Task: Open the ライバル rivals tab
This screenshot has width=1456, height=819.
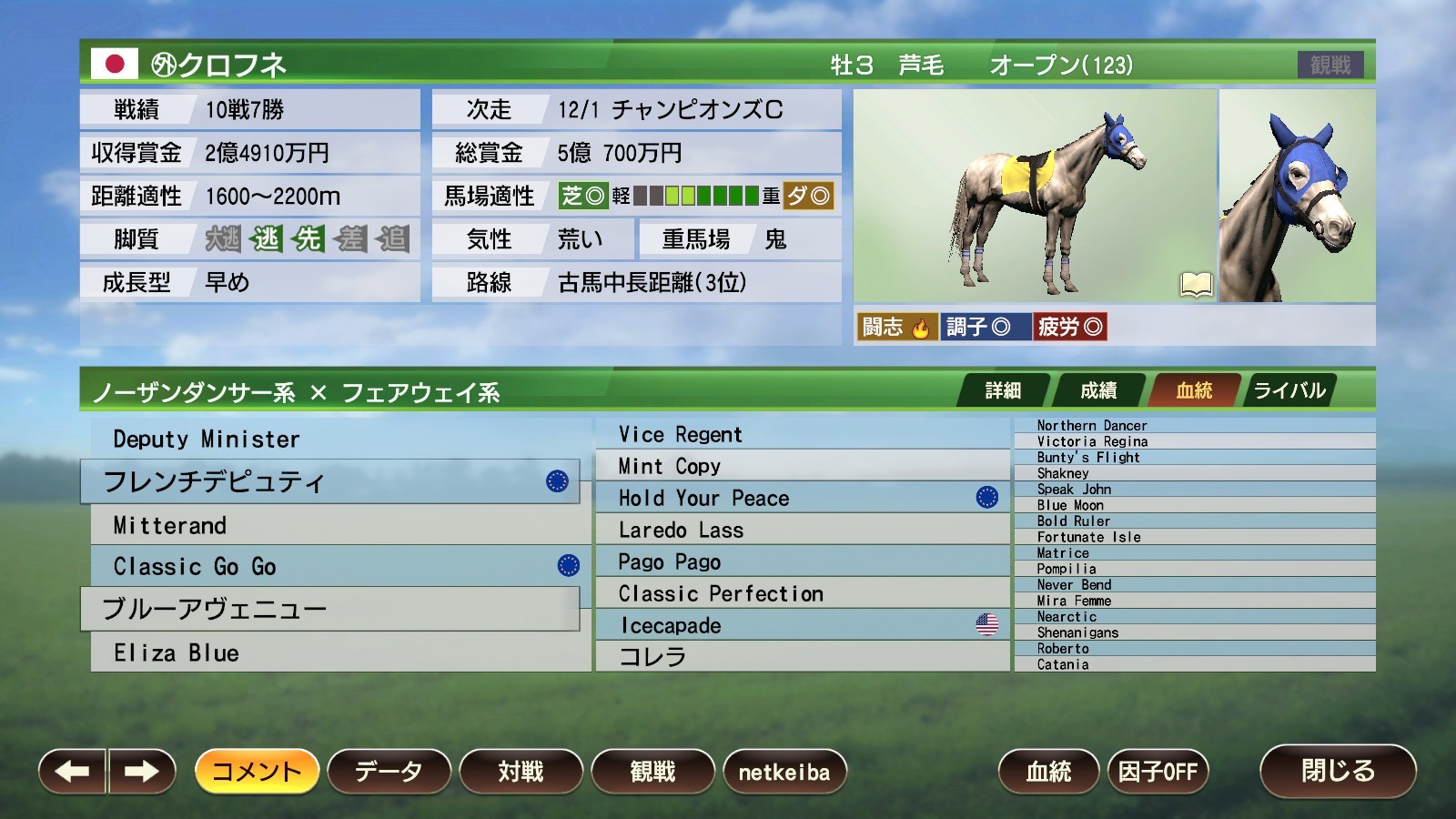Action: [x=1289, y=389]
